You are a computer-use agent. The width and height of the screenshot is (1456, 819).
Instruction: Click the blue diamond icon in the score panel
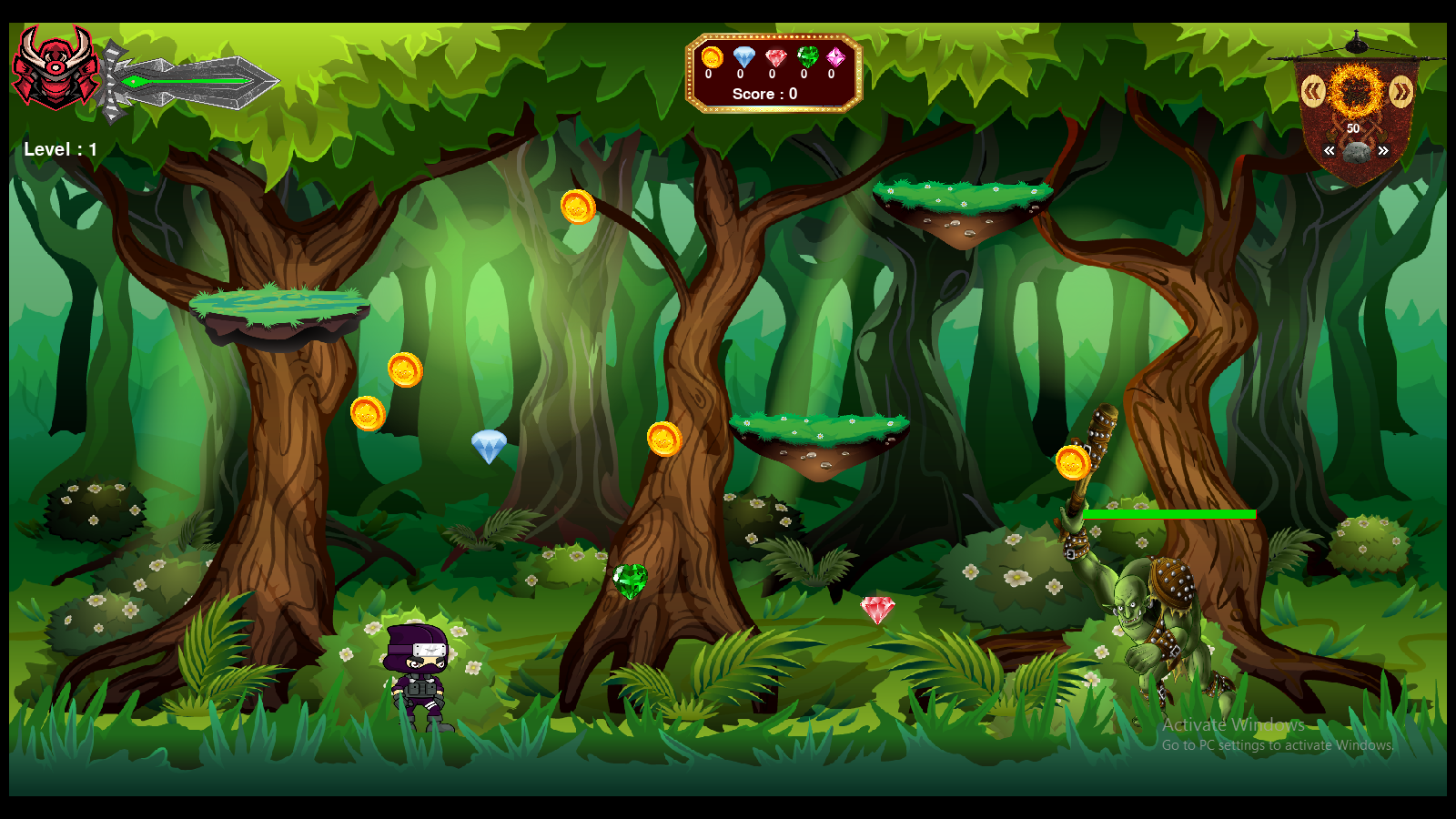pyautogui.click(x=743, y=56)
